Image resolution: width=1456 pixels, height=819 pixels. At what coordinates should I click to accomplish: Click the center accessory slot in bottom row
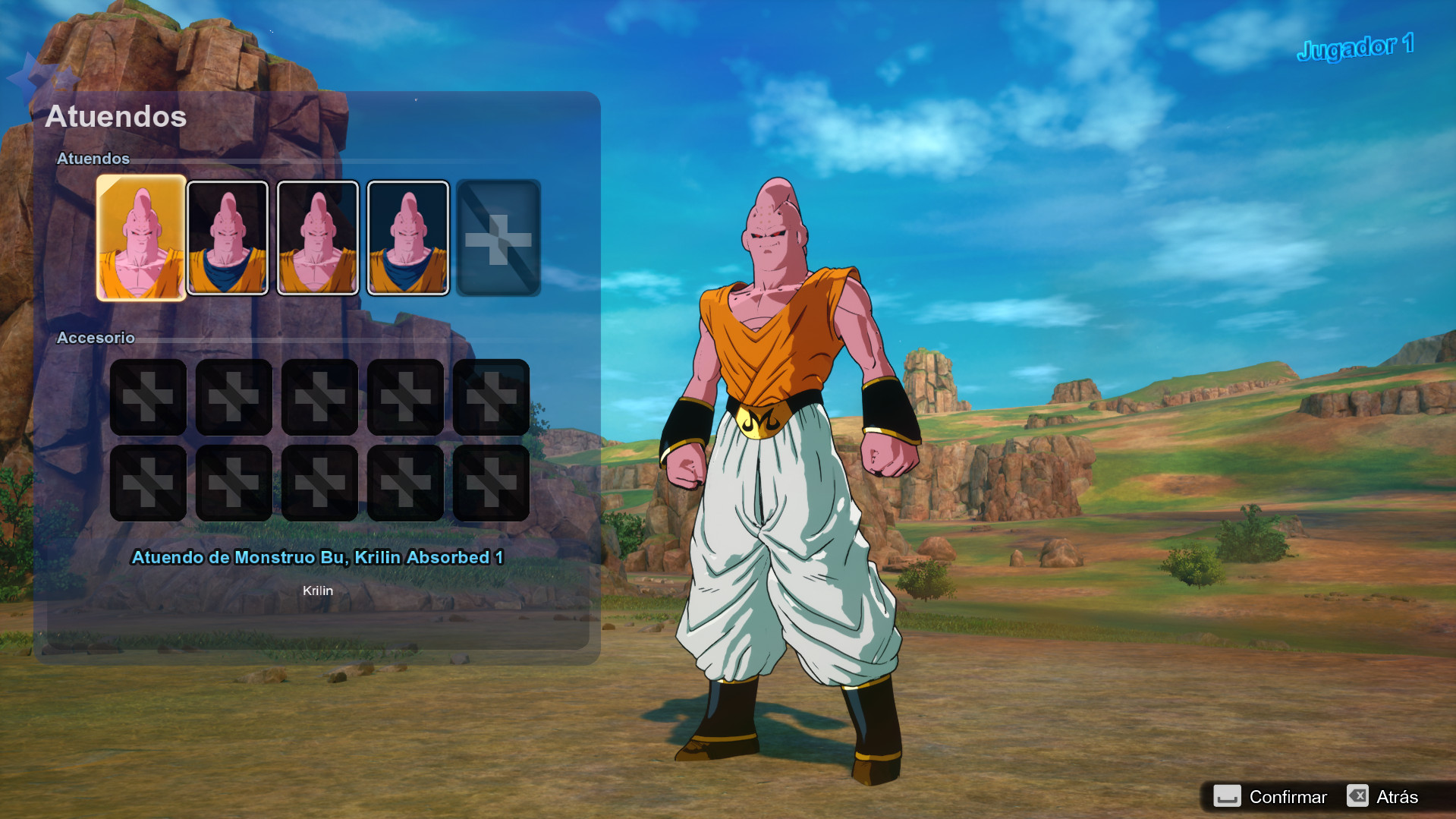(319, 483)
